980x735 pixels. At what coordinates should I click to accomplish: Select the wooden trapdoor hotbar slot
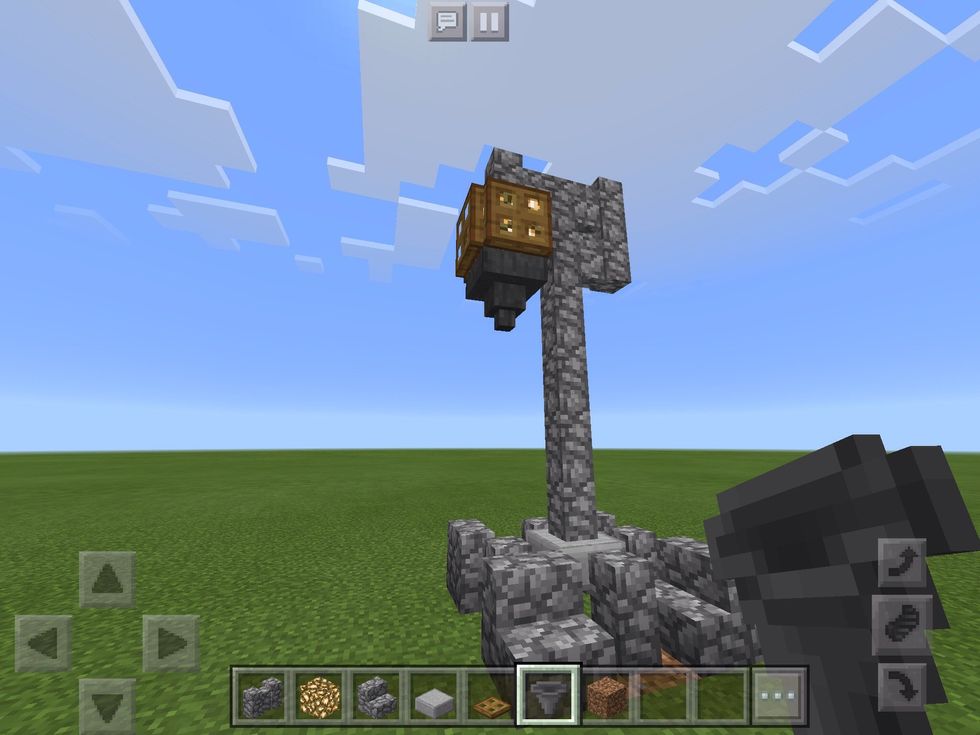[x=490, y=696]
